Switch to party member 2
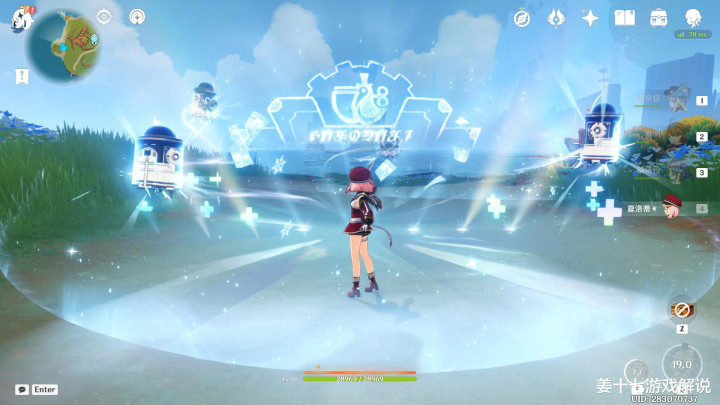This screenshot has width=720, height=405. coord(679,136)
